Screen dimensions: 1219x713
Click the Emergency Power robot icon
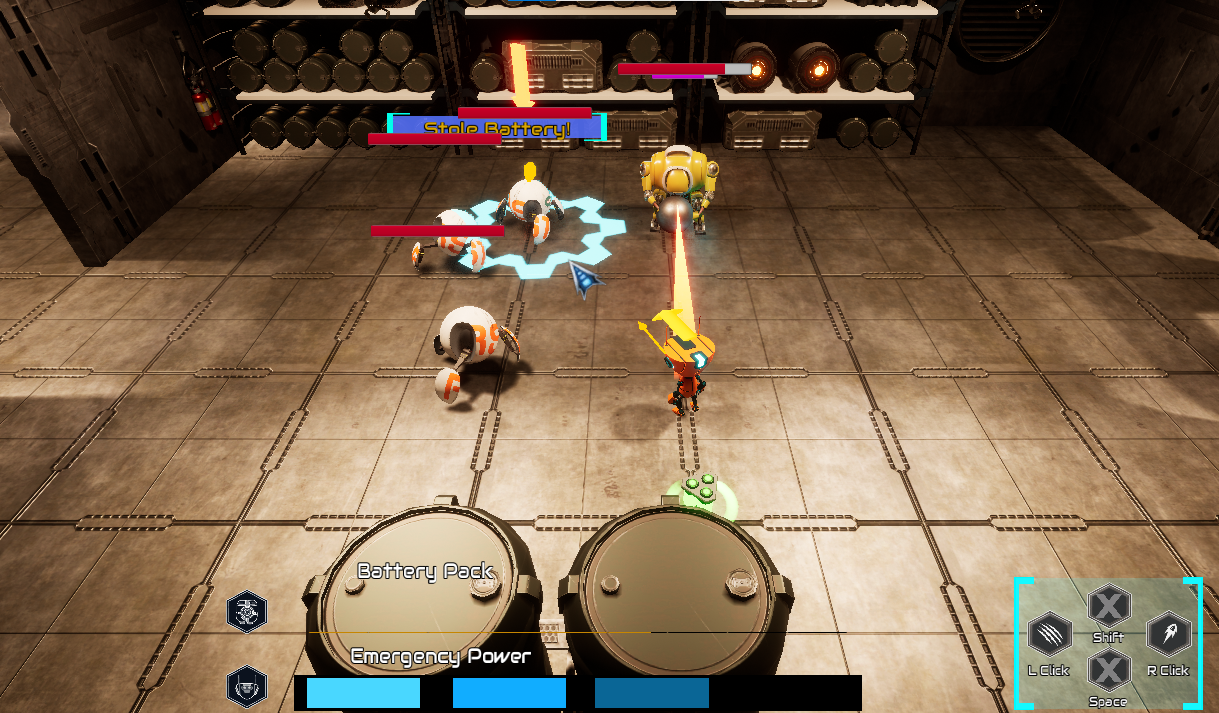(x=246, y=686)
